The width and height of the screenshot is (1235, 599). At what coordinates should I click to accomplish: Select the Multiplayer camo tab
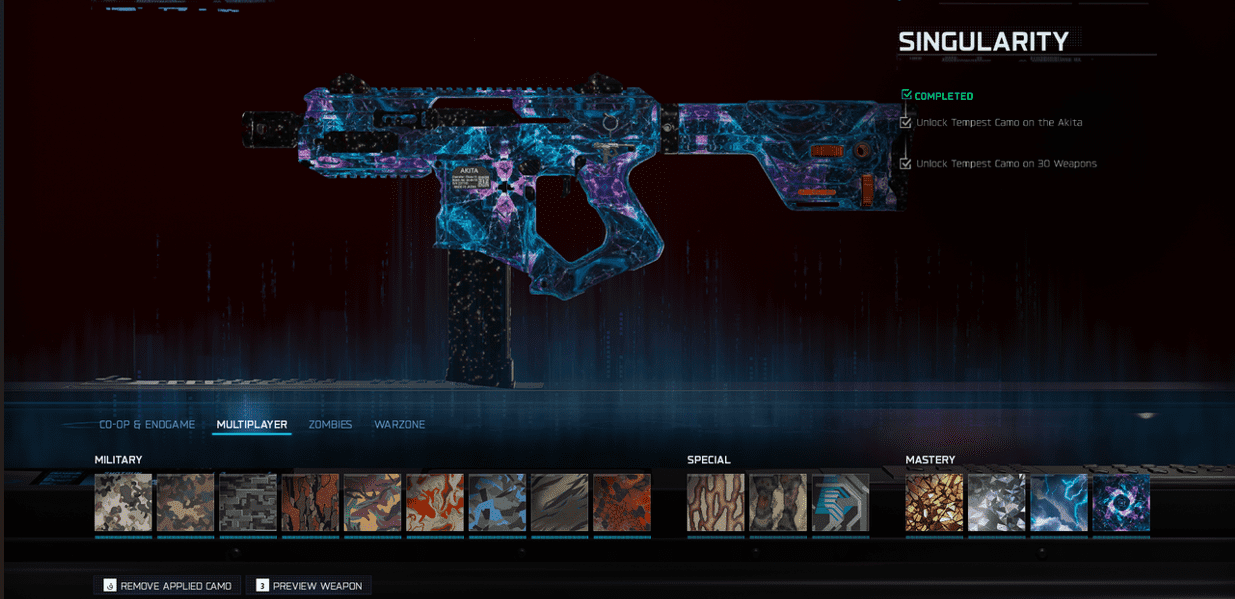click(x=252, y=425)
